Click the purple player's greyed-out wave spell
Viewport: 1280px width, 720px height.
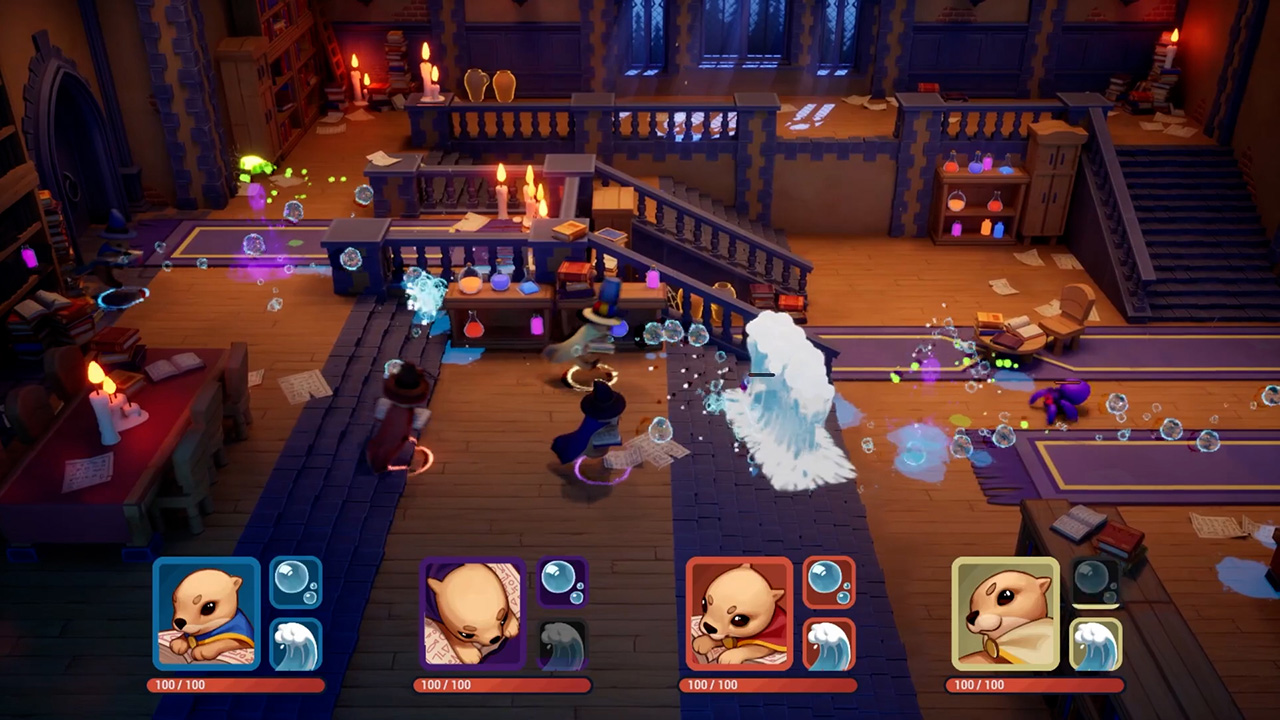coord(563,645)
